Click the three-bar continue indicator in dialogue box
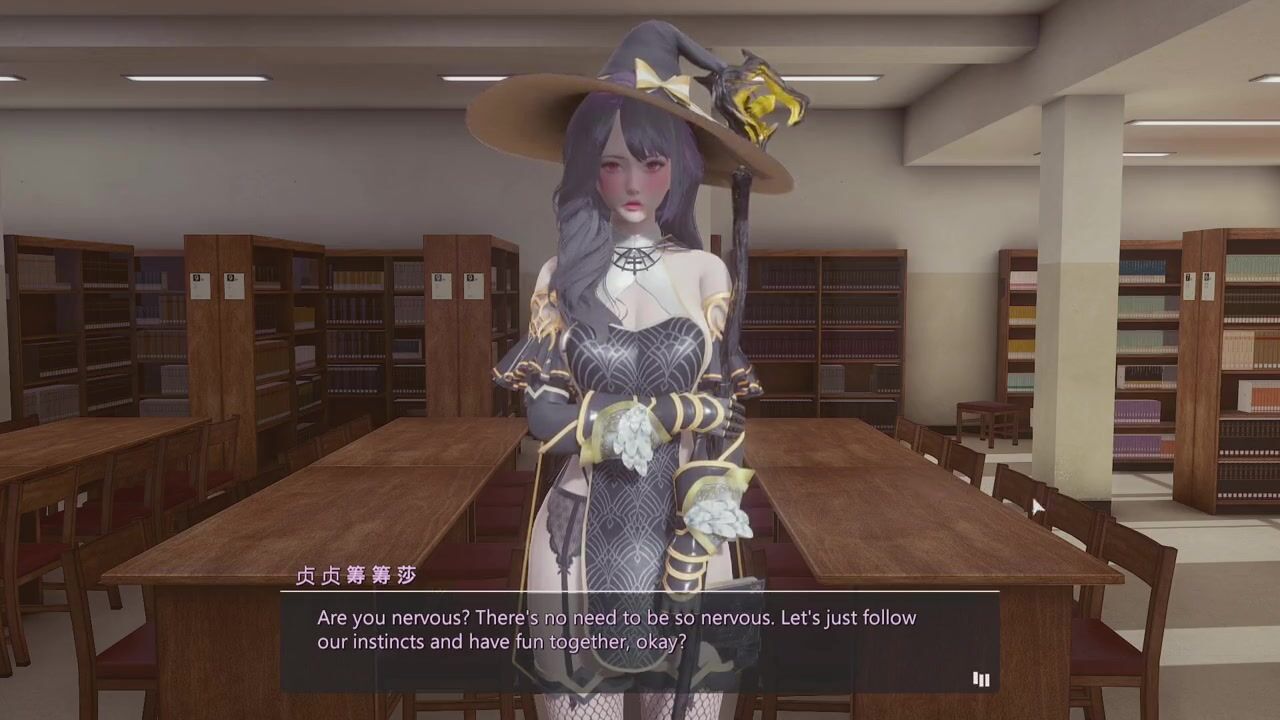This screenshot has width=1280, height=720. click(981, 680)
